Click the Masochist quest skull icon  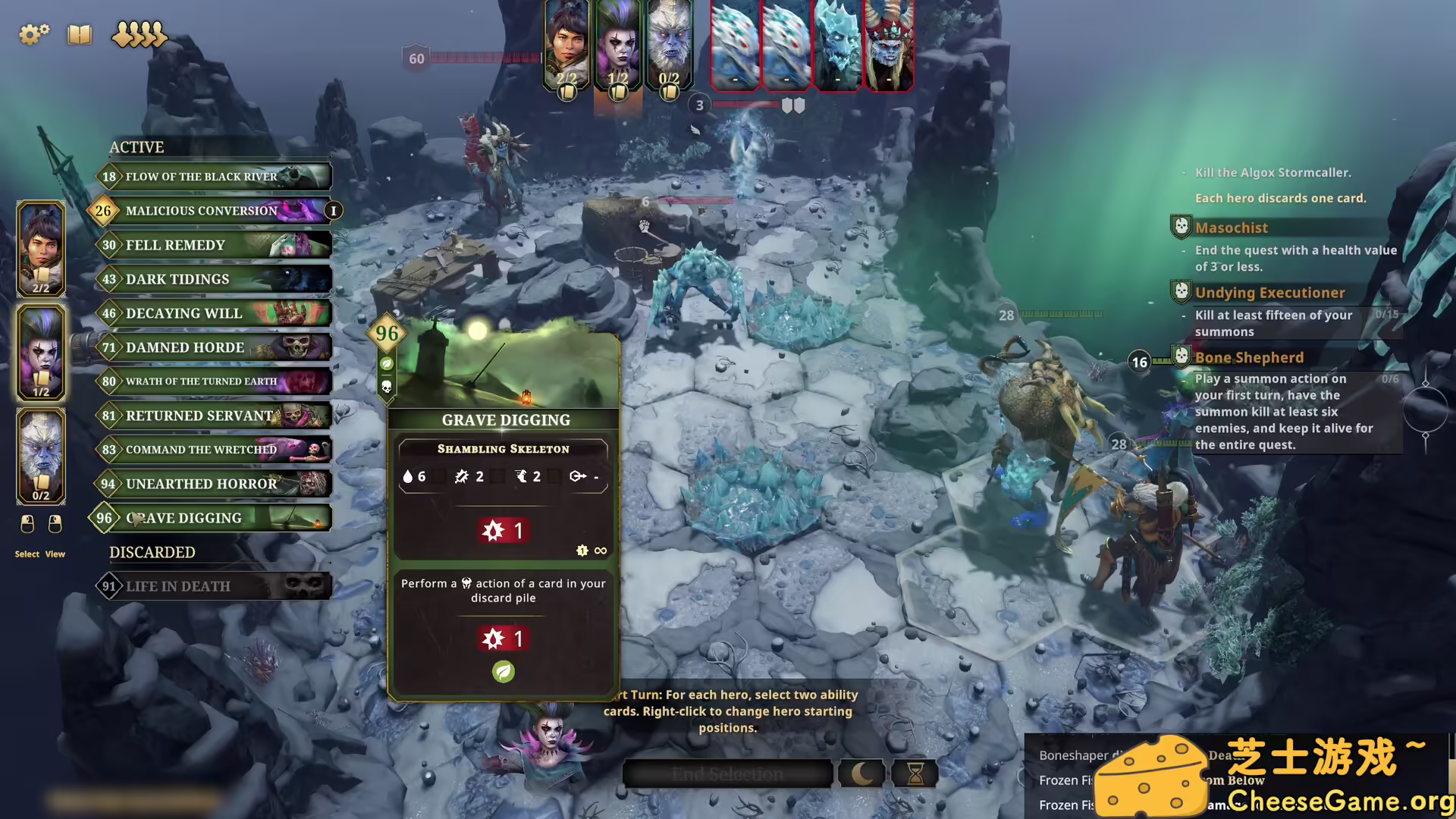[1181, 226]
